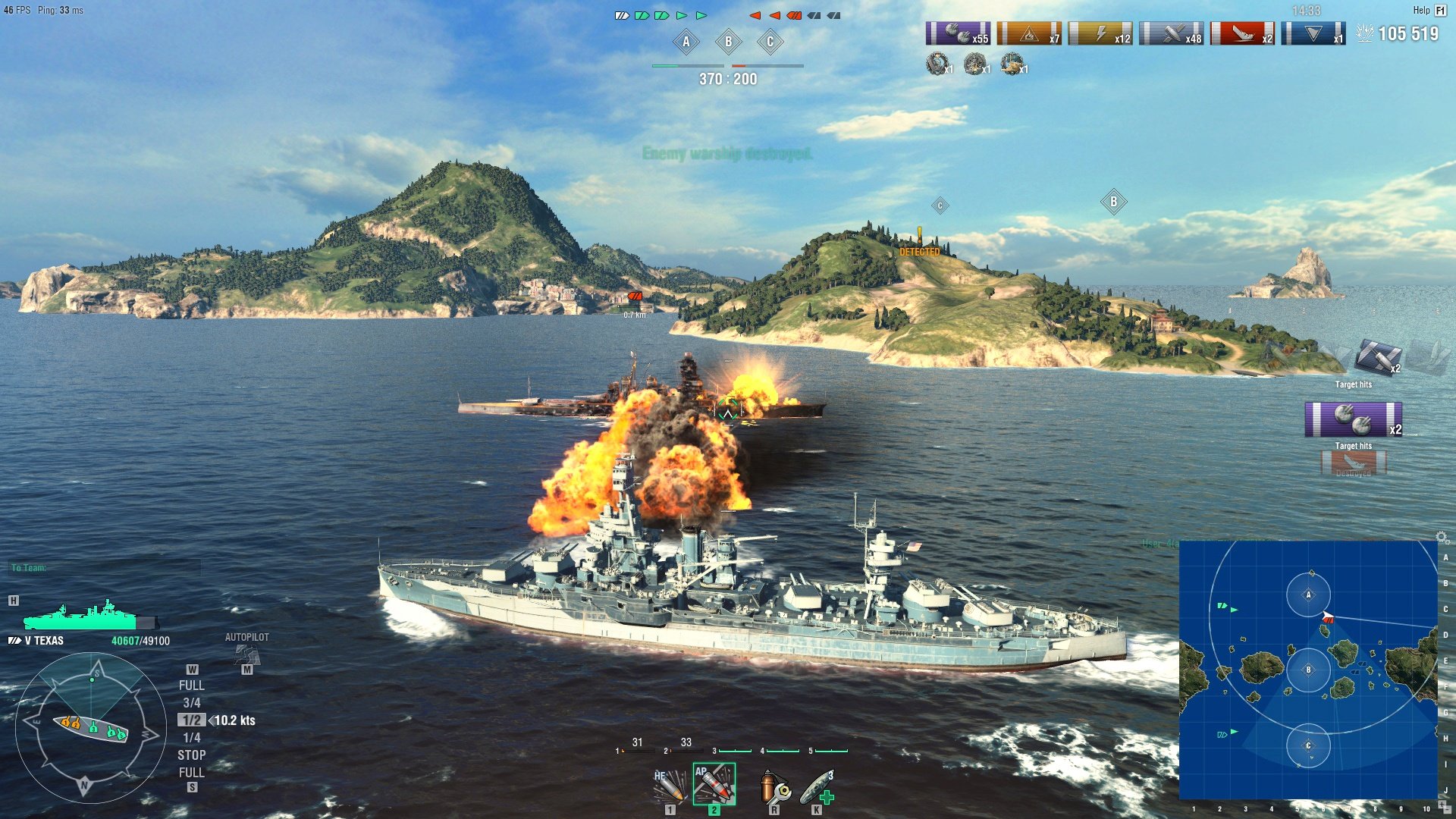Activate the Damage Control Party consumable
Screen dimensions: 1456x819
pyautogui.click(x=774, y=786)
